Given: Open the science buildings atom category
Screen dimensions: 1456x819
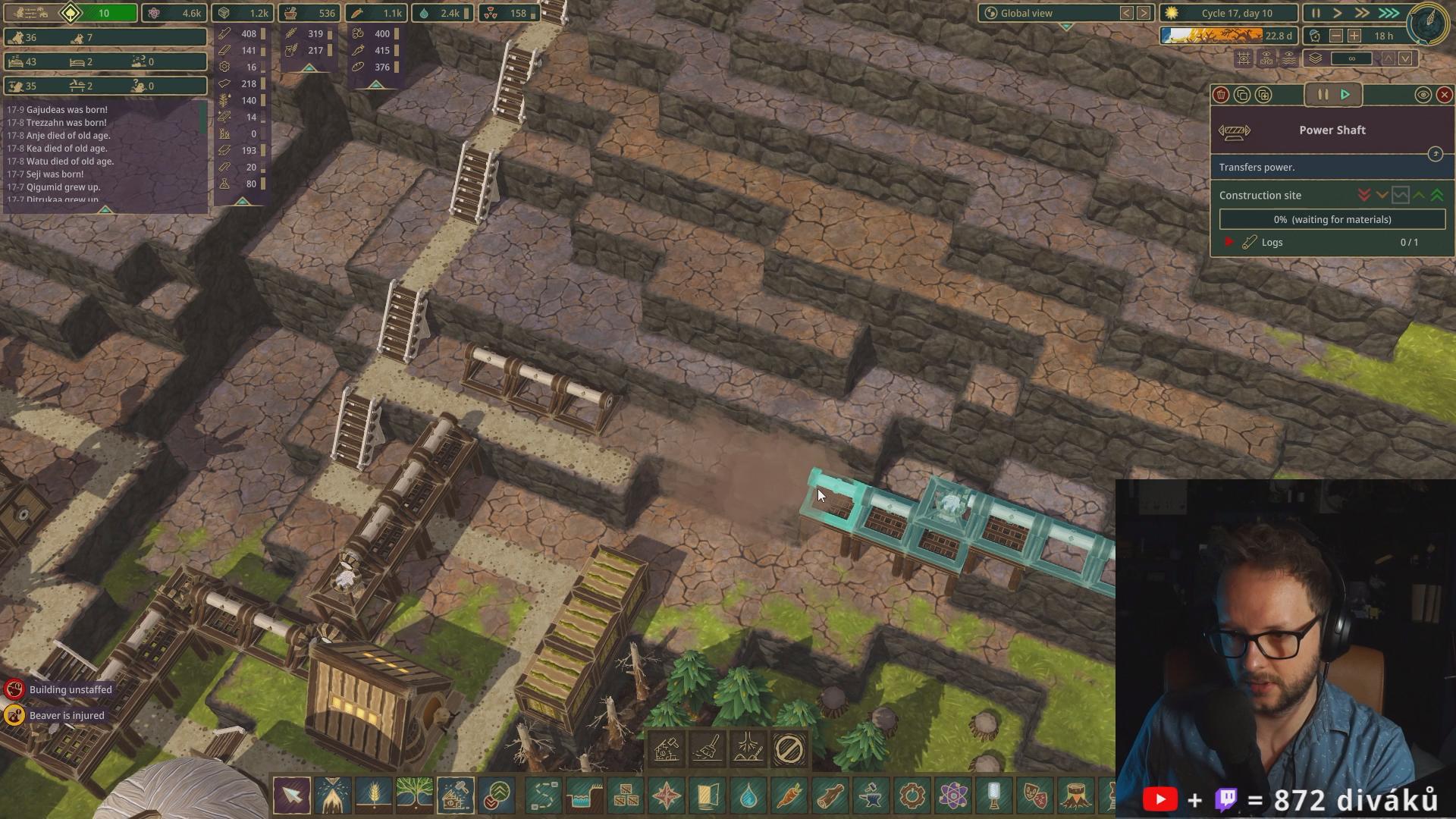Looking at the screenshot, I should 953,795.
